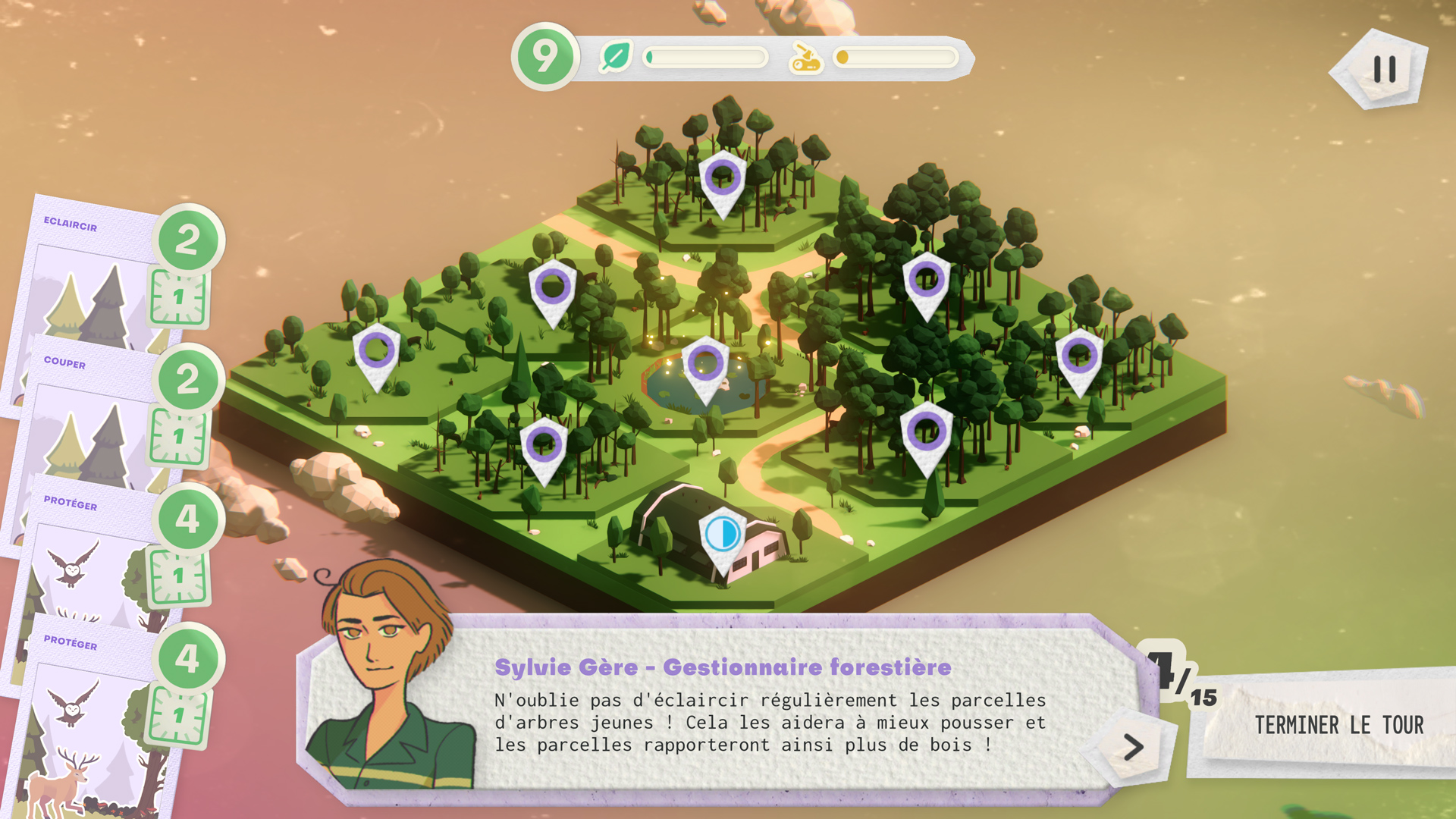Select the map pin over the pond

coord(705,364)
